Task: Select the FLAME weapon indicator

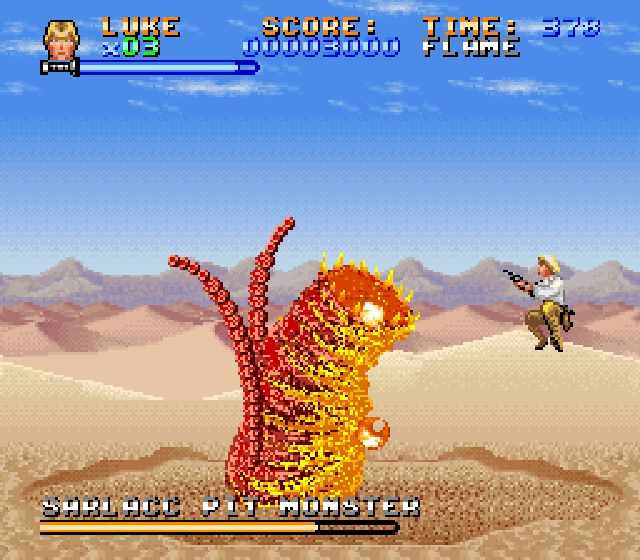Action: [x=471, y=47]
